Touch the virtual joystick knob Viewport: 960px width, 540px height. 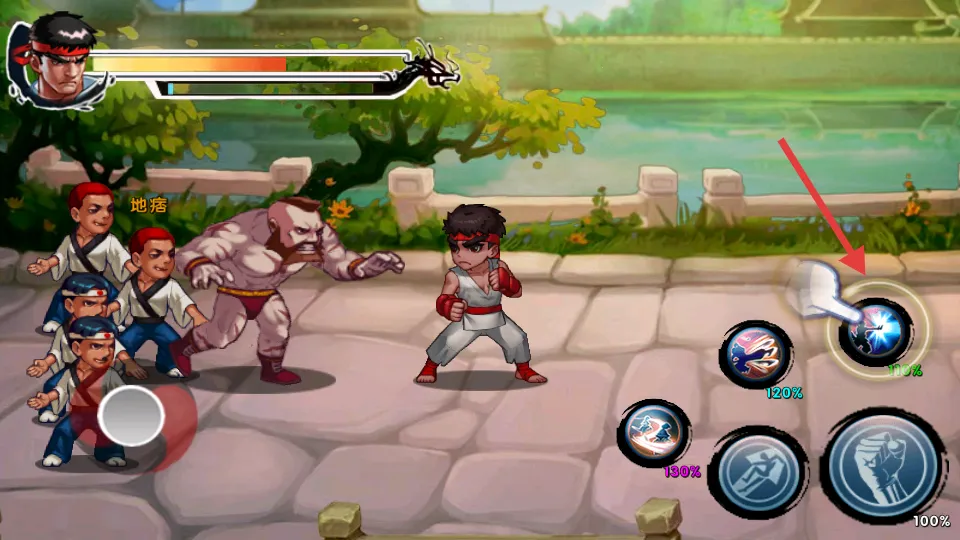click(131, 415)
